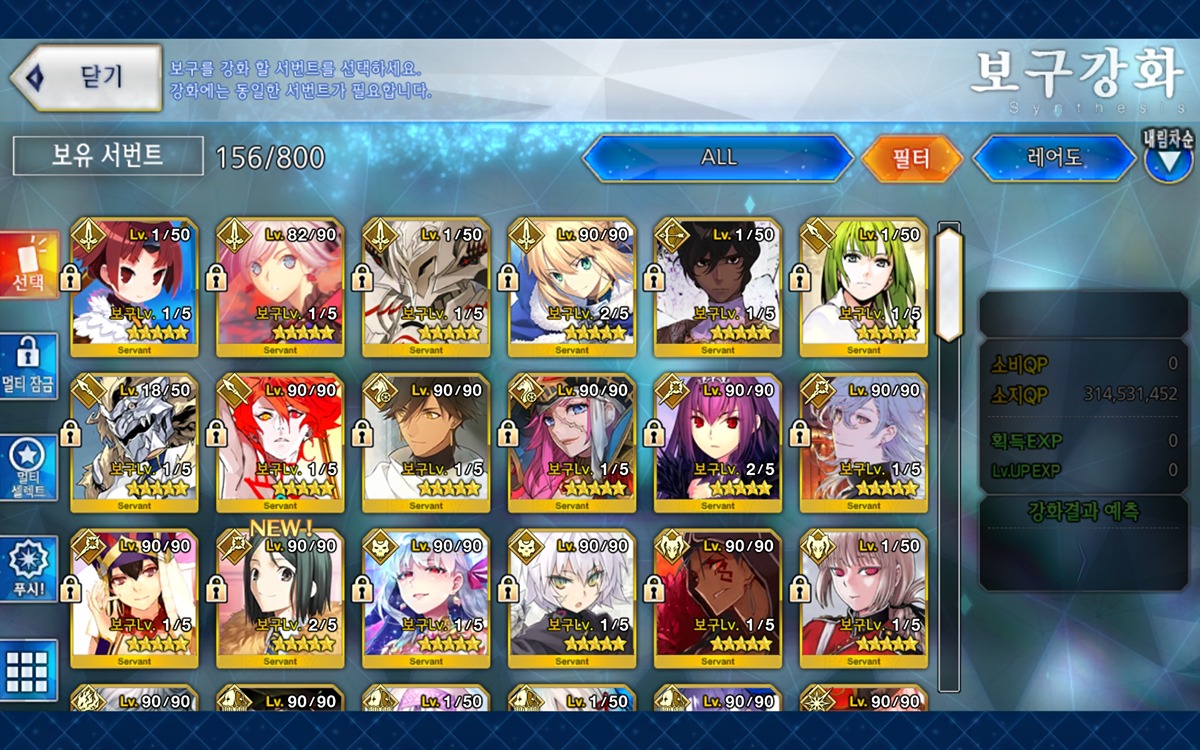Select the Lv. 82/90 pink-haired servant

(280, 287)
